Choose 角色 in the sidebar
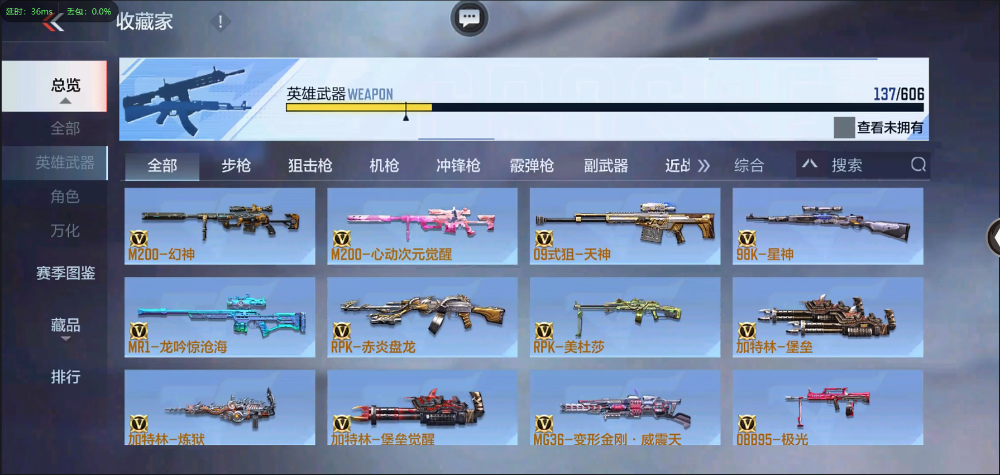Image resolution: width=1000 pixels, height=475 pixels. 66,197
